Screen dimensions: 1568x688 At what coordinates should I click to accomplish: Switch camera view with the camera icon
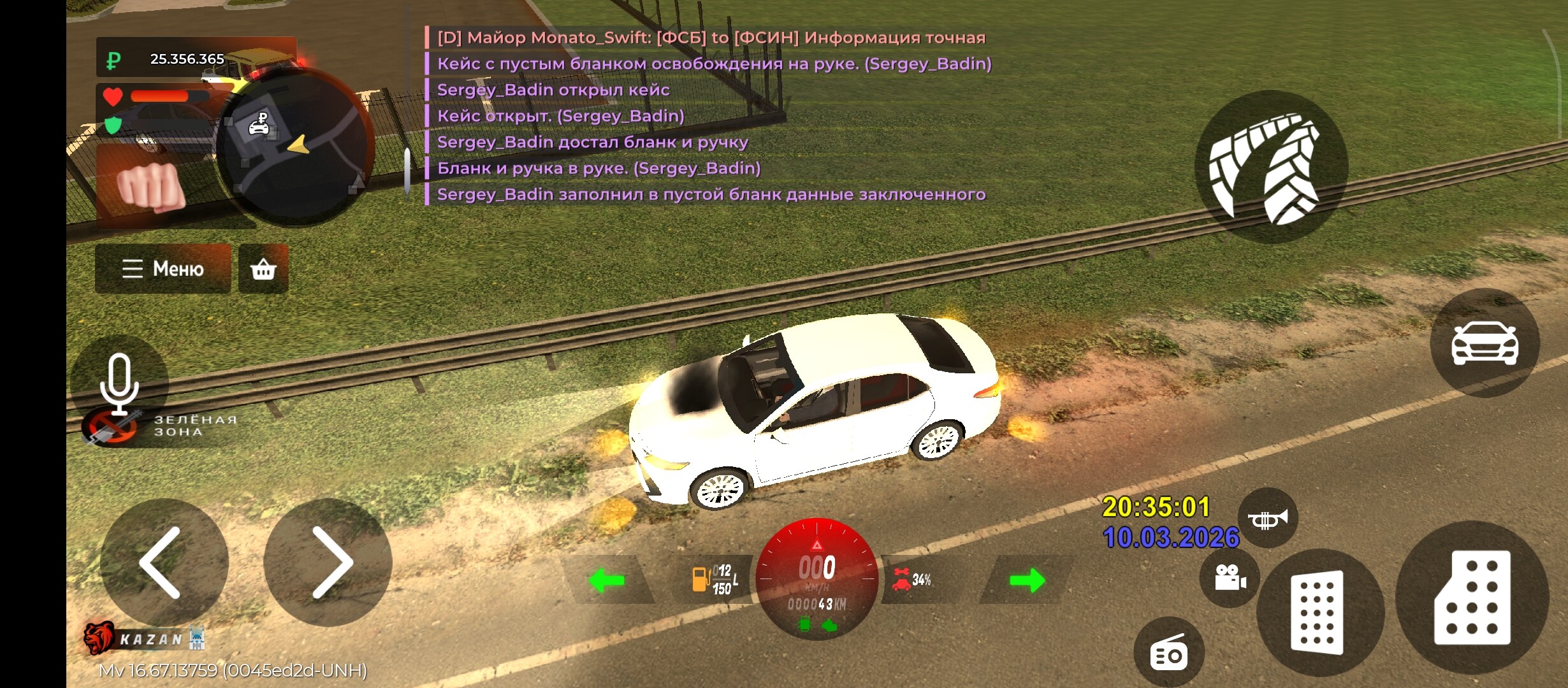click(x=1230, y=578)
